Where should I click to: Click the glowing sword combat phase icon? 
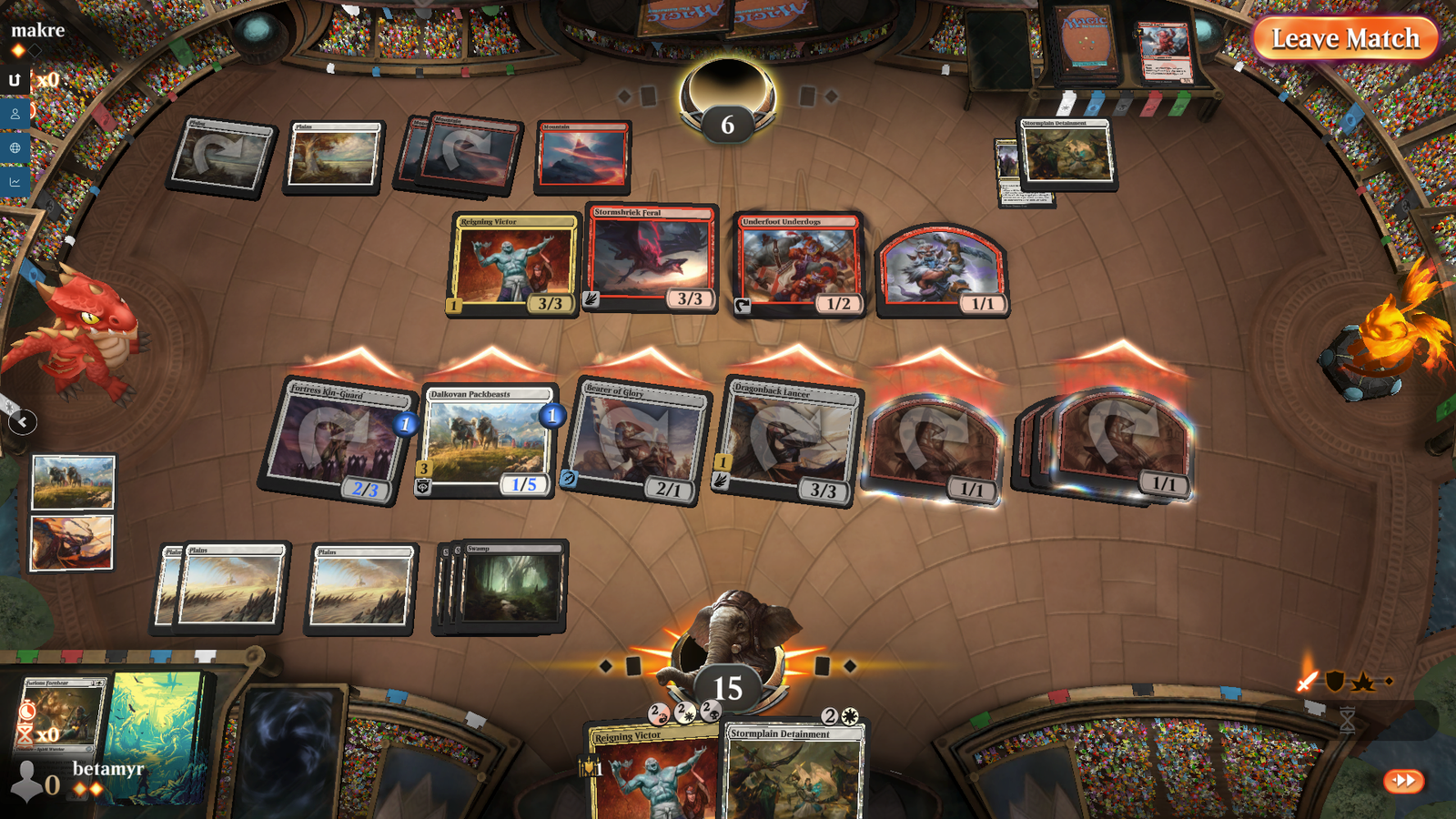(1307, 682)
